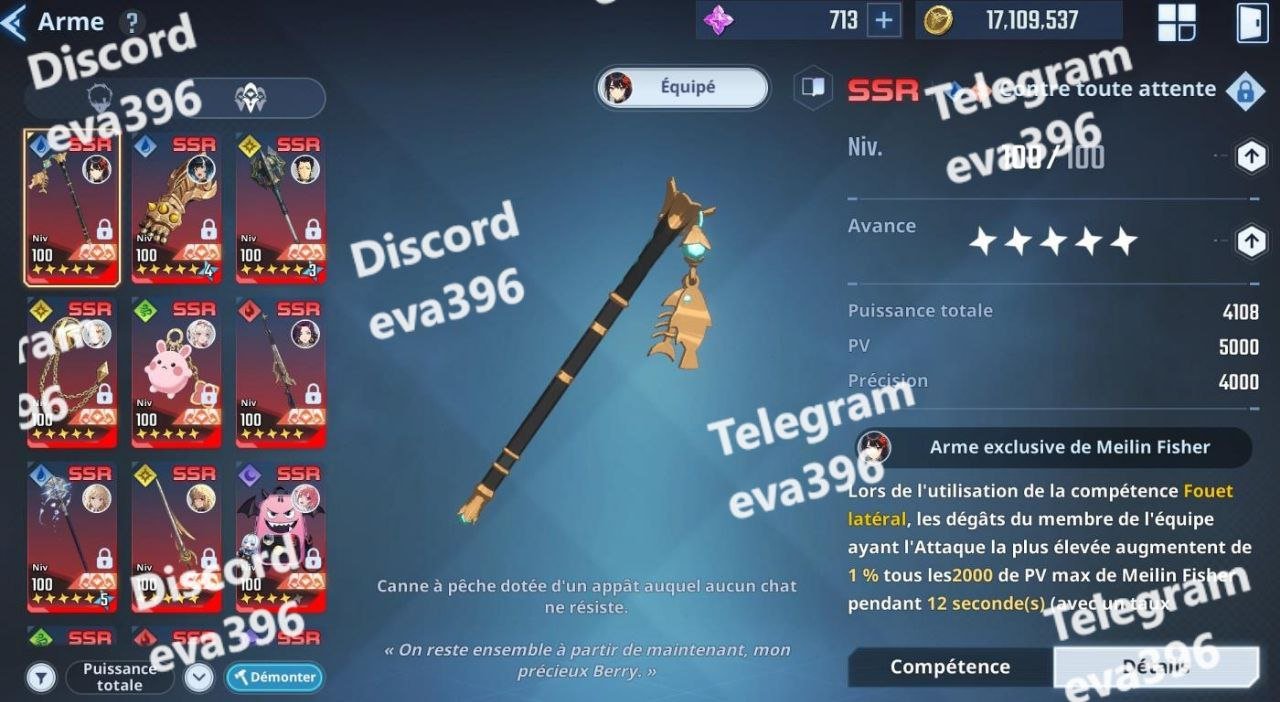Viewport: 1280px width, 702px height.
Task: Choose the golden chain weapon card
Action: pos(72,372)
